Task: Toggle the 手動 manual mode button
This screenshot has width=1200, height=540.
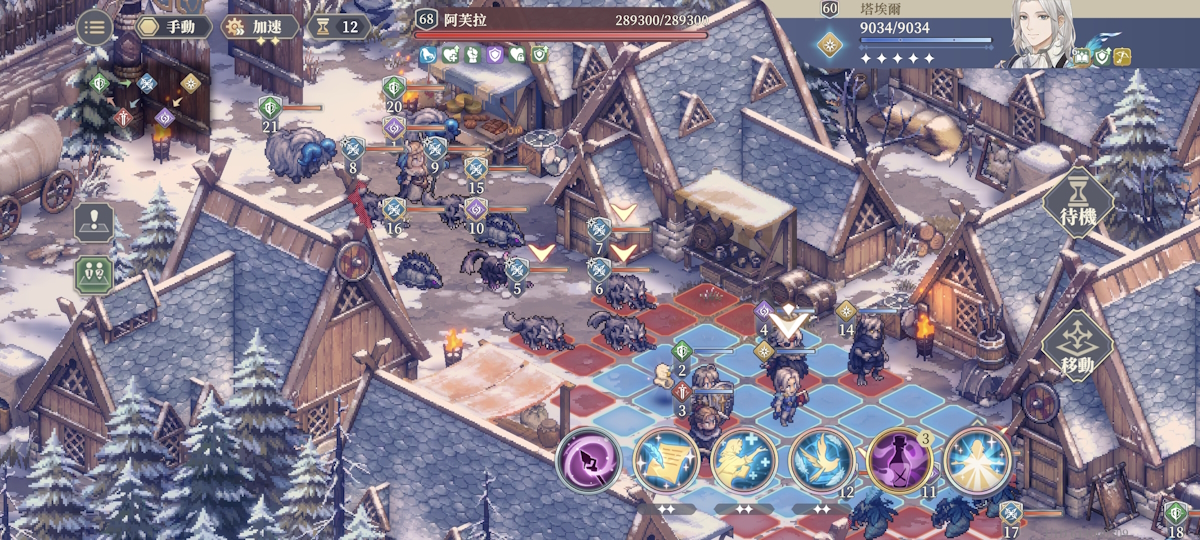Action: click(174, 27)
